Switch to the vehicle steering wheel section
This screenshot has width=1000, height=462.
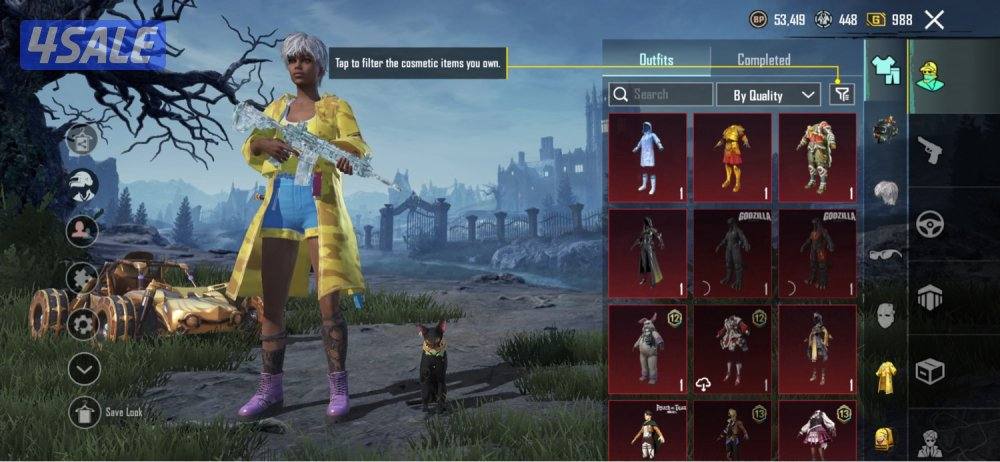(931, 223)
